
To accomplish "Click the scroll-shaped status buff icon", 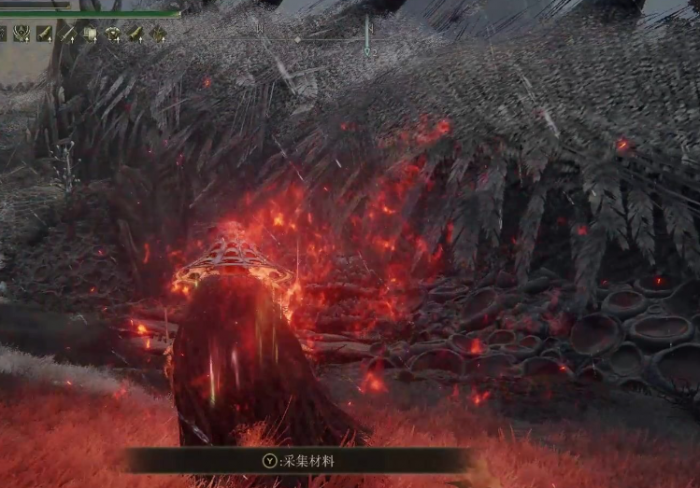I will 89,34.
